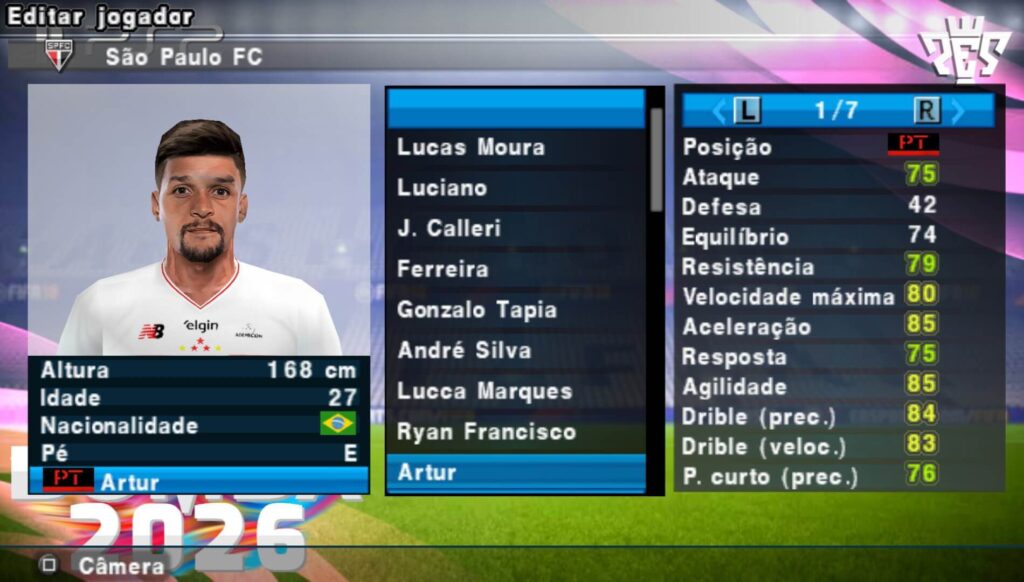Viewport: 1024px width, 582px height.
Task: Select the highlighted Artur entry
Action: [x=515, y=472]
